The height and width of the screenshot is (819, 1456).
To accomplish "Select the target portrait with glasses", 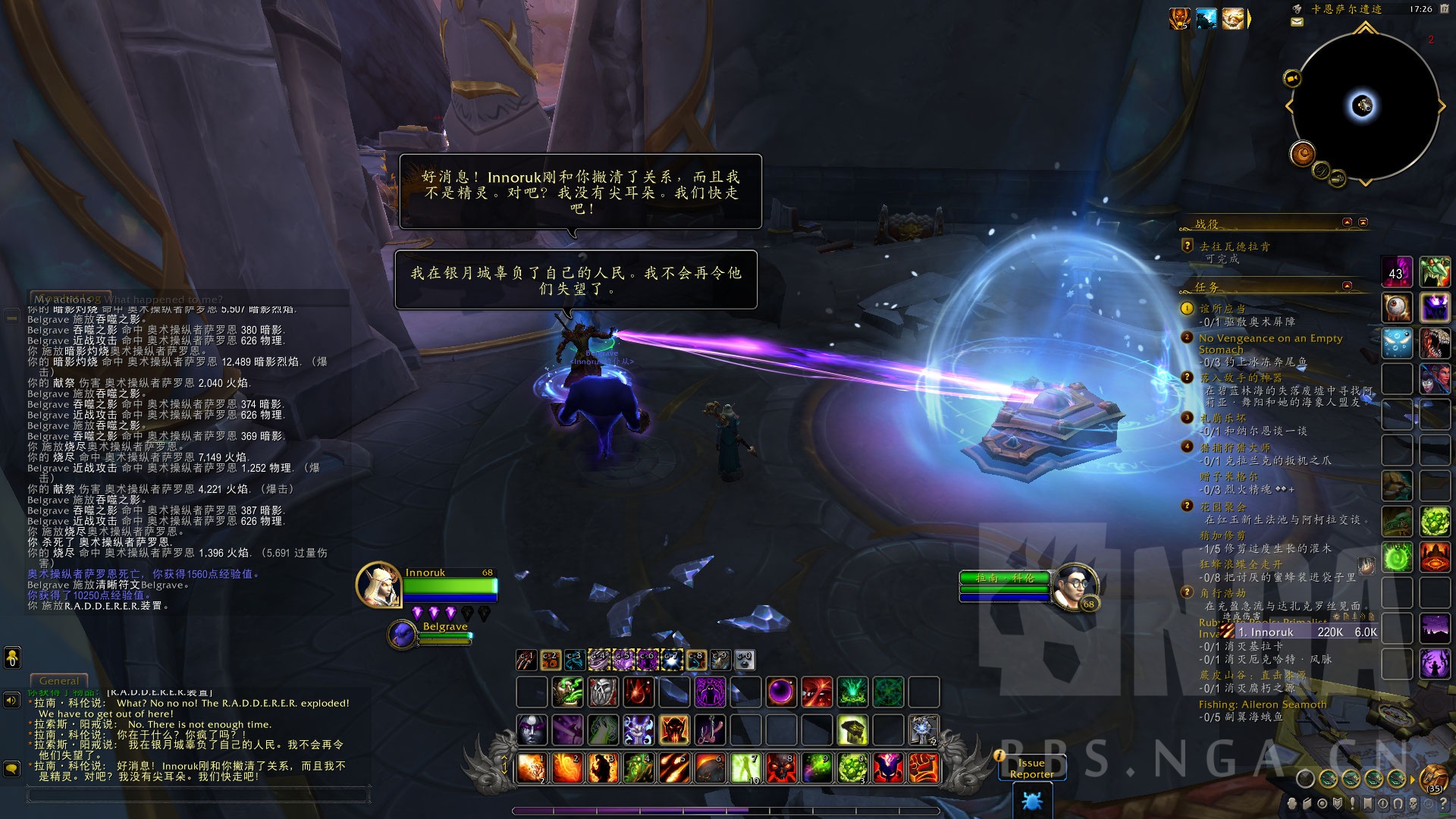I will point(1075,585).
